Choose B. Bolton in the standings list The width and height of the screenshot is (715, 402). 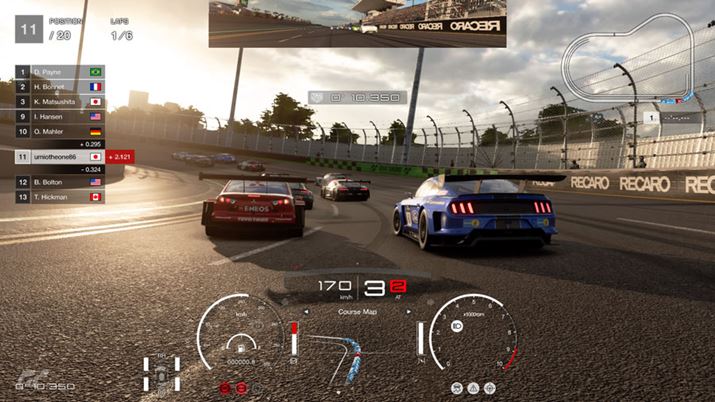(x=60, y=183)
